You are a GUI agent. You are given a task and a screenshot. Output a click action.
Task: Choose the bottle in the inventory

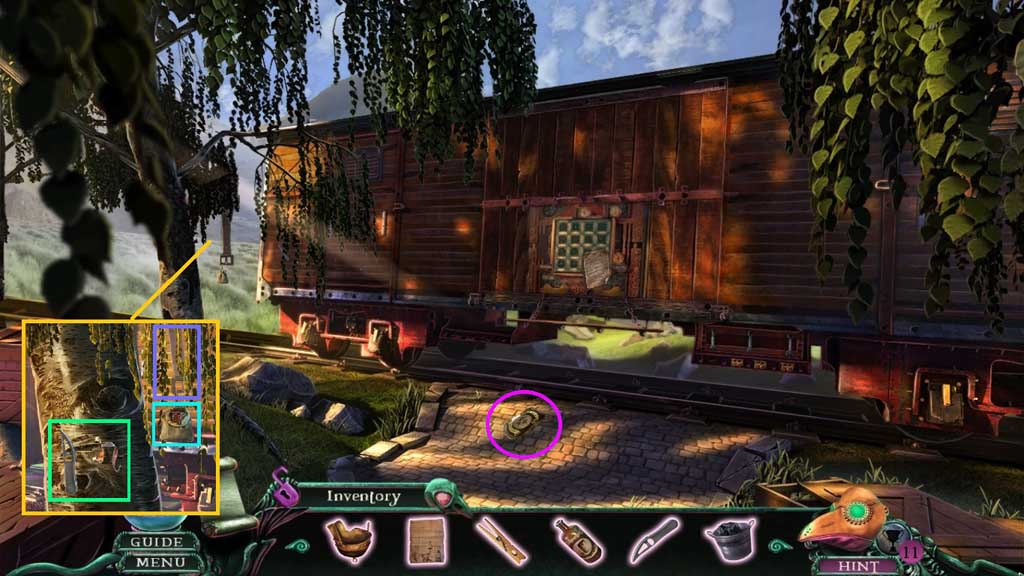coord(575,541)
